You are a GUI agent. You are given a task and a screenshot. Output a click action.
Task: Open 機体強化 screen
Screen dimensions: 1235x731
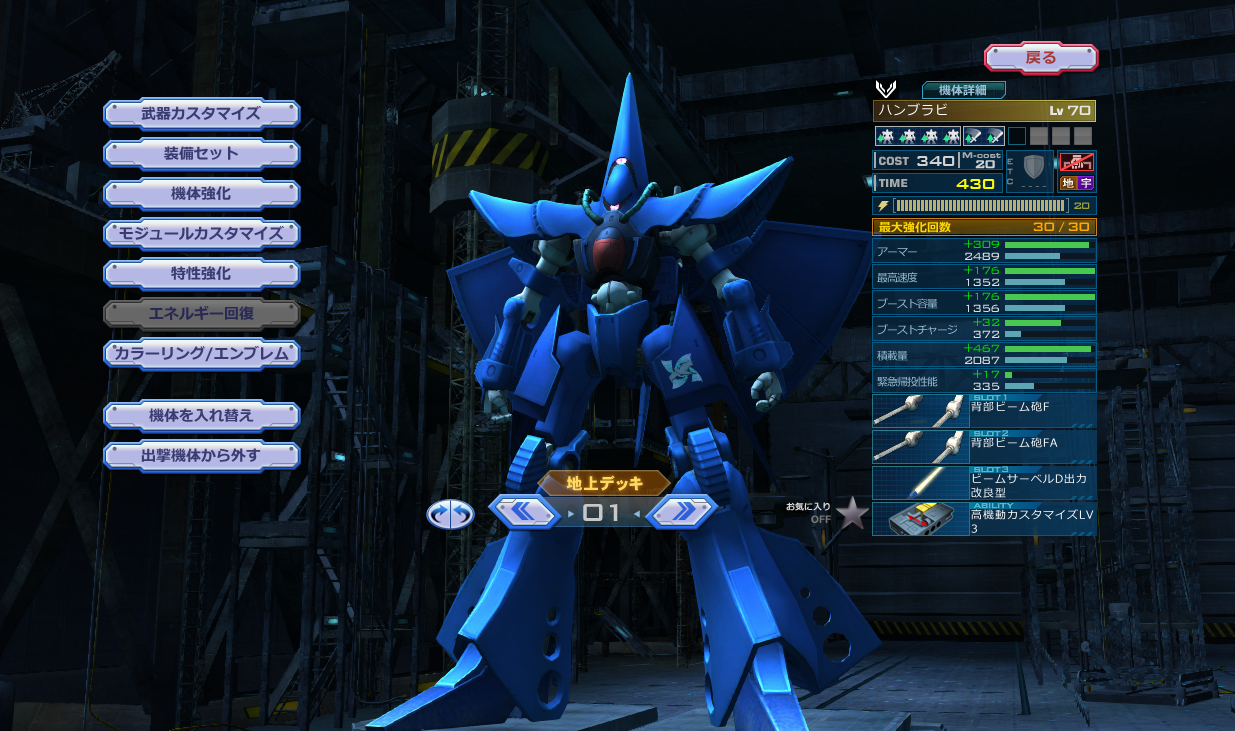point(201,193)
